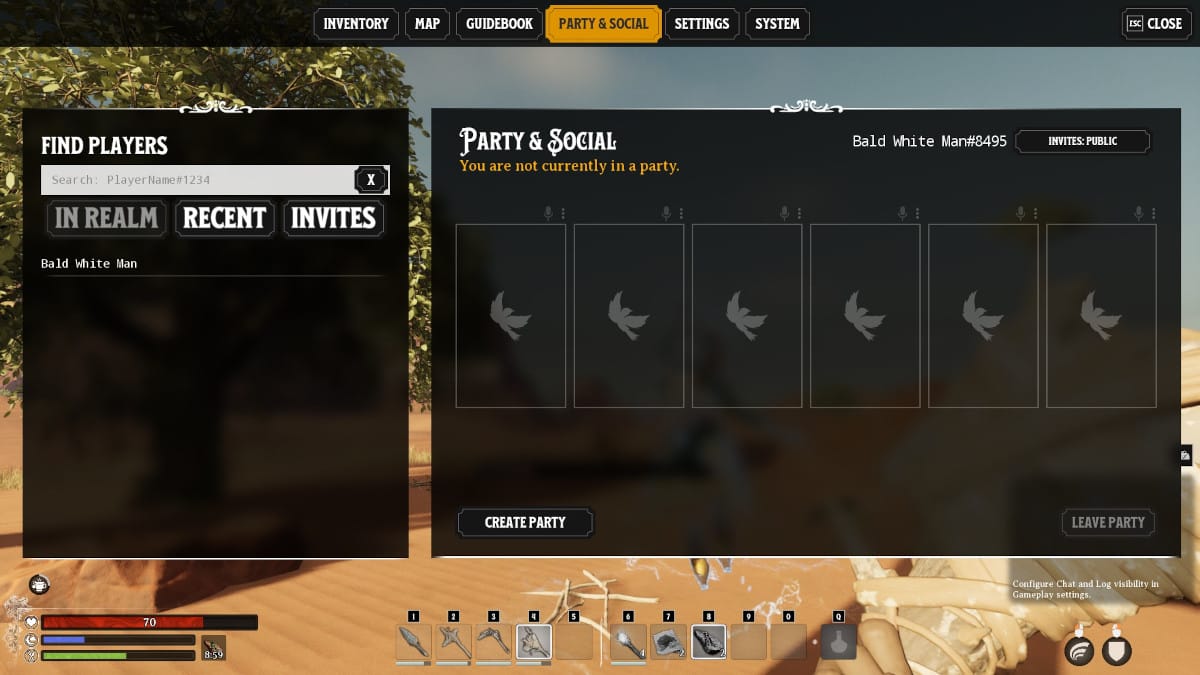
Task: Create a new party
Action: [525, 522]
